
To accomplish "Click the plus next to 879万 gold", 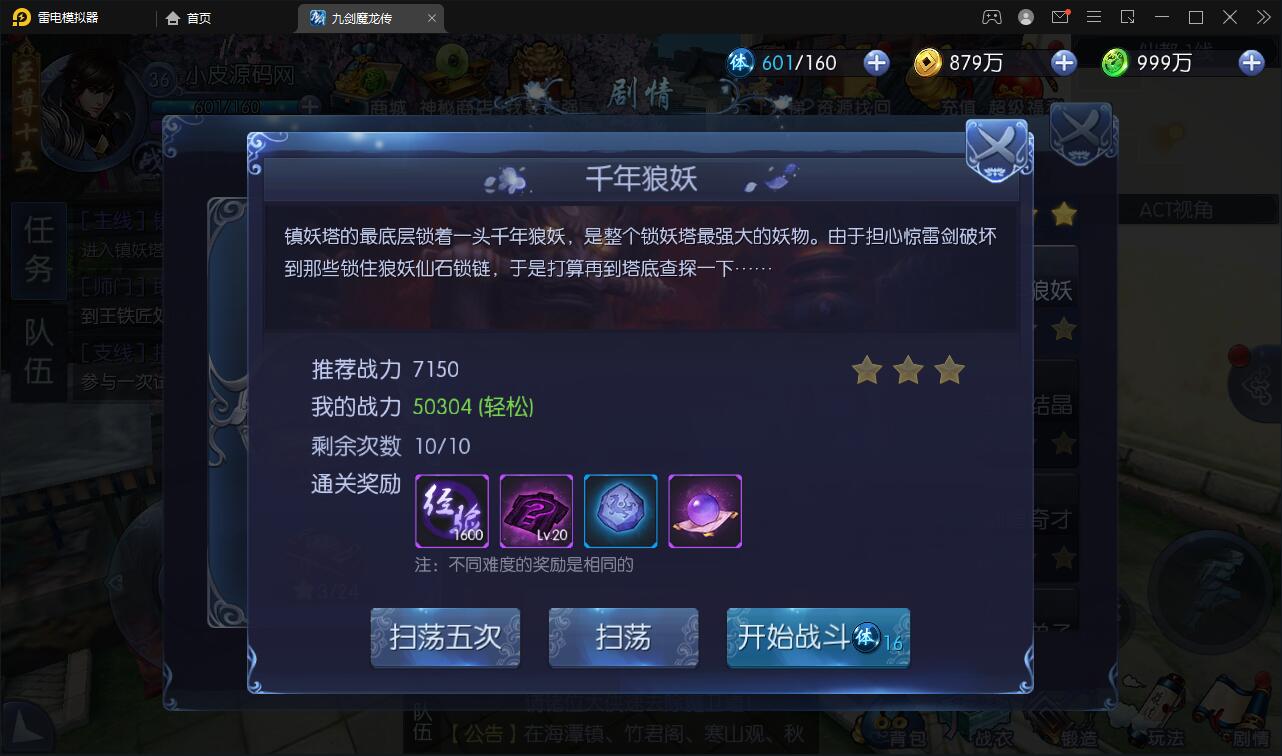I will tap(1063, 62).
